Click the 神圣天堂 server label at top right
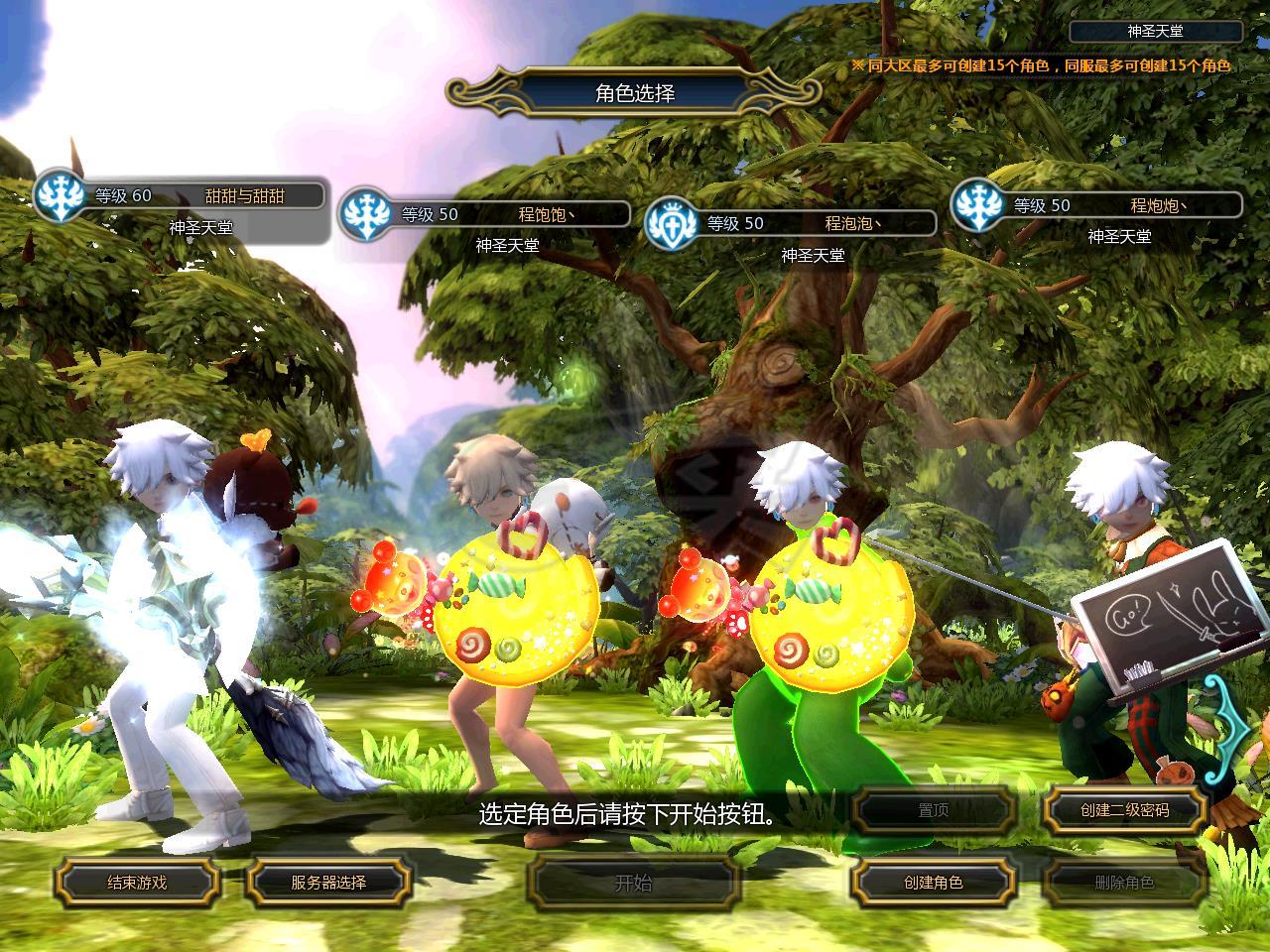 coord(1155,32)
